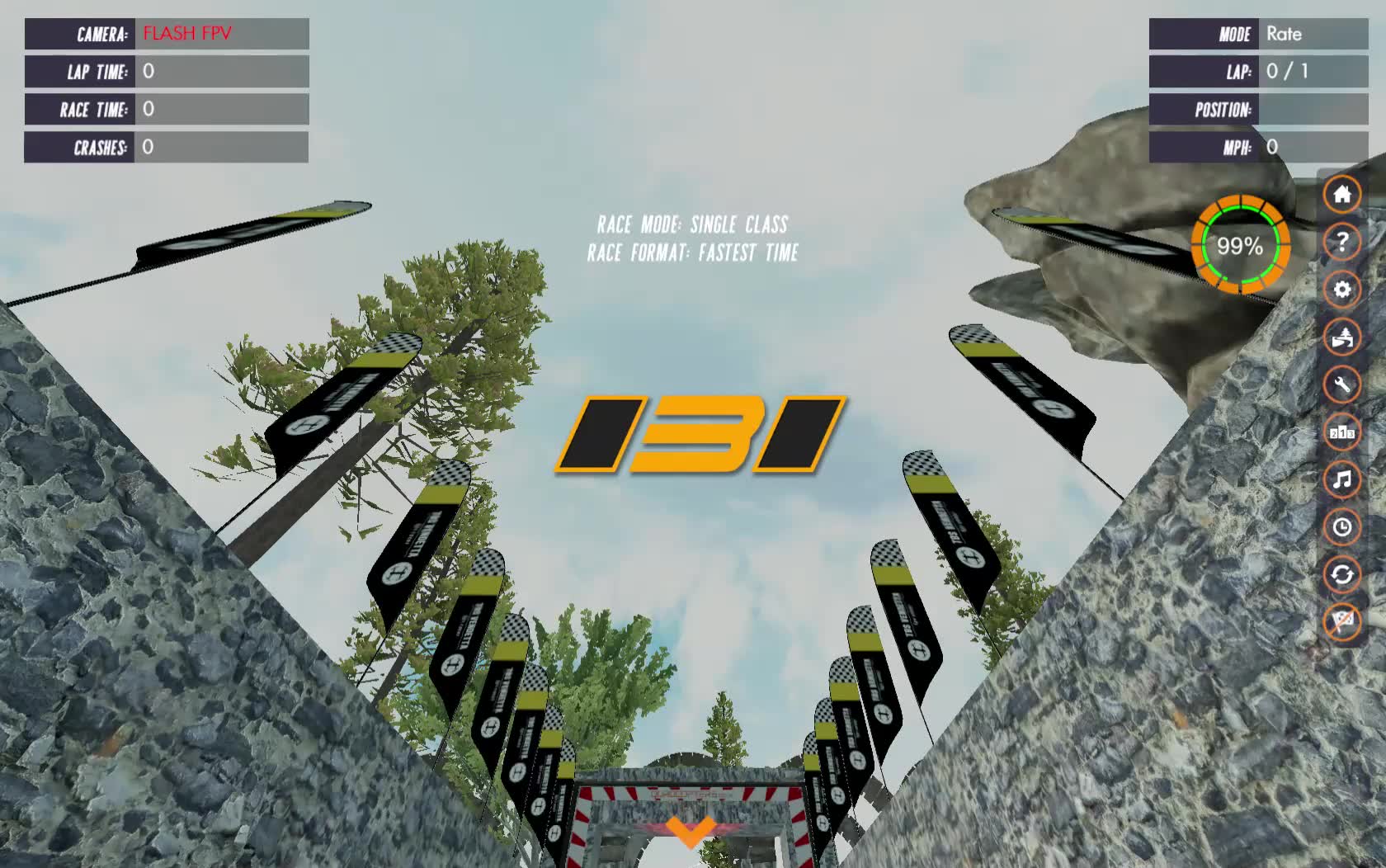The height and width of the screenshot is (868, 1386).
Task: Open the wrench tools icon
Action: 1342,384
